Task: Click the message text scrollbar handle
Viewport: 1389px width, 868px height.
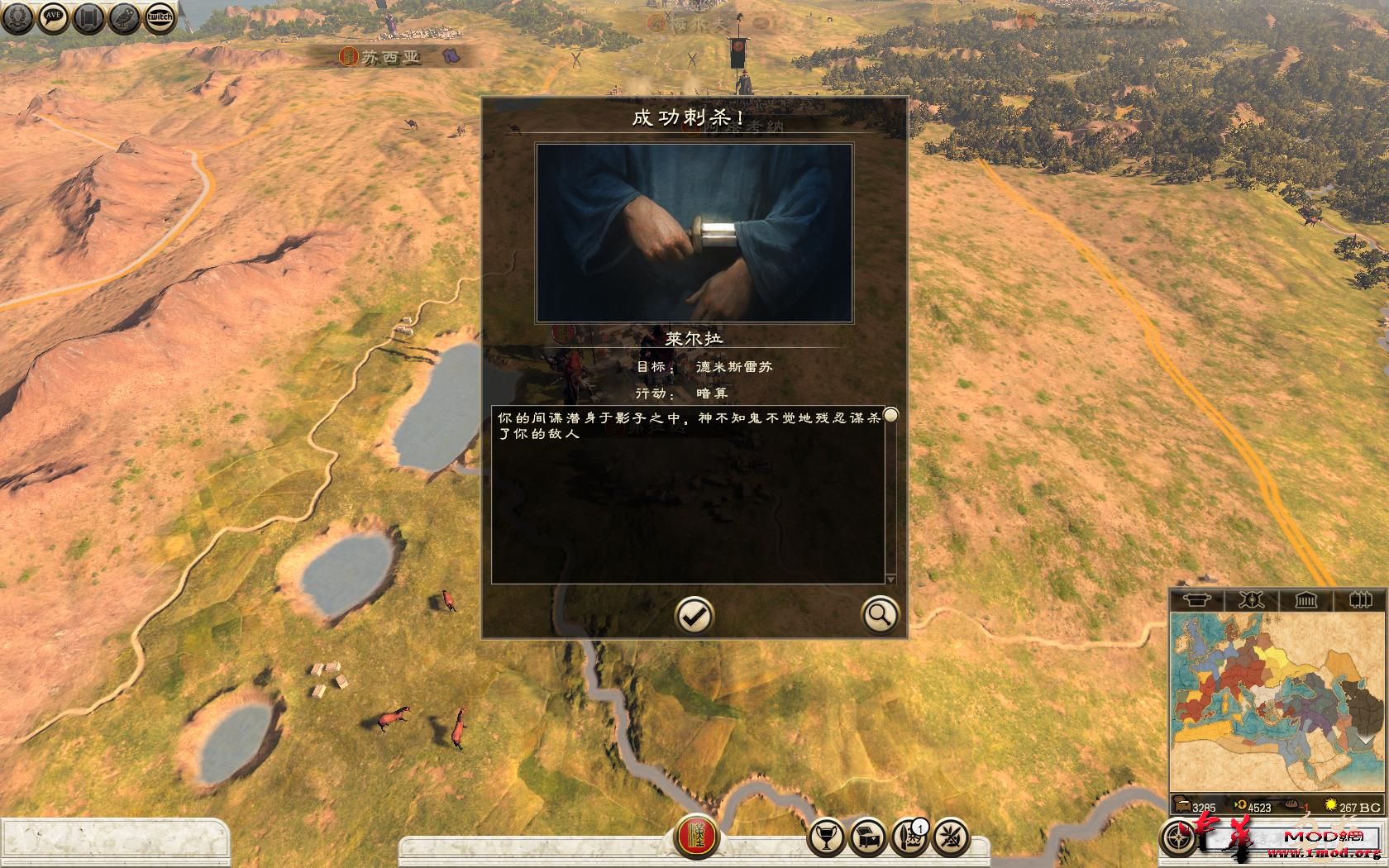Action: (x=890, y=415)
